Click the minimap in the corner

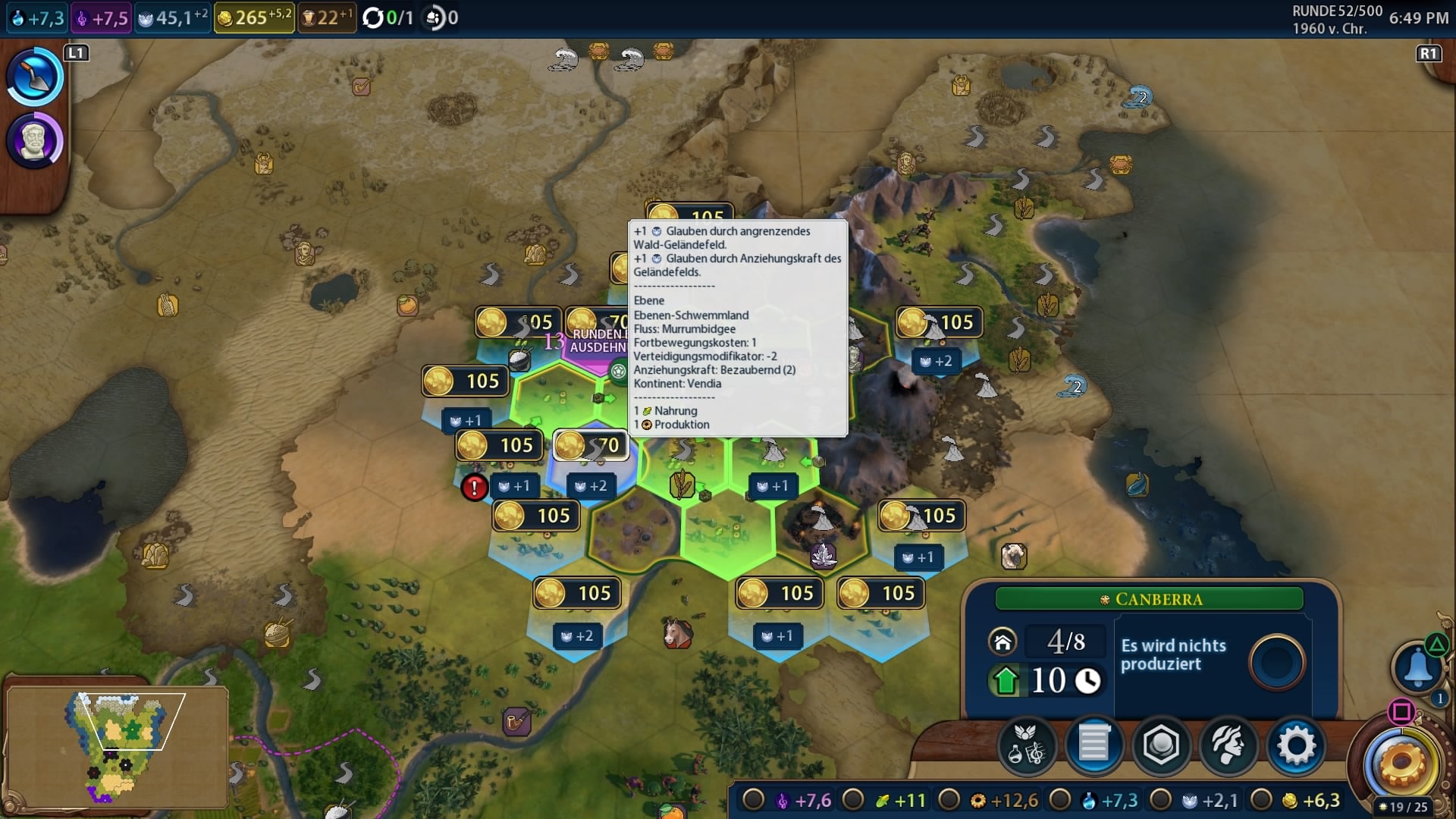(x=118, y=747)
